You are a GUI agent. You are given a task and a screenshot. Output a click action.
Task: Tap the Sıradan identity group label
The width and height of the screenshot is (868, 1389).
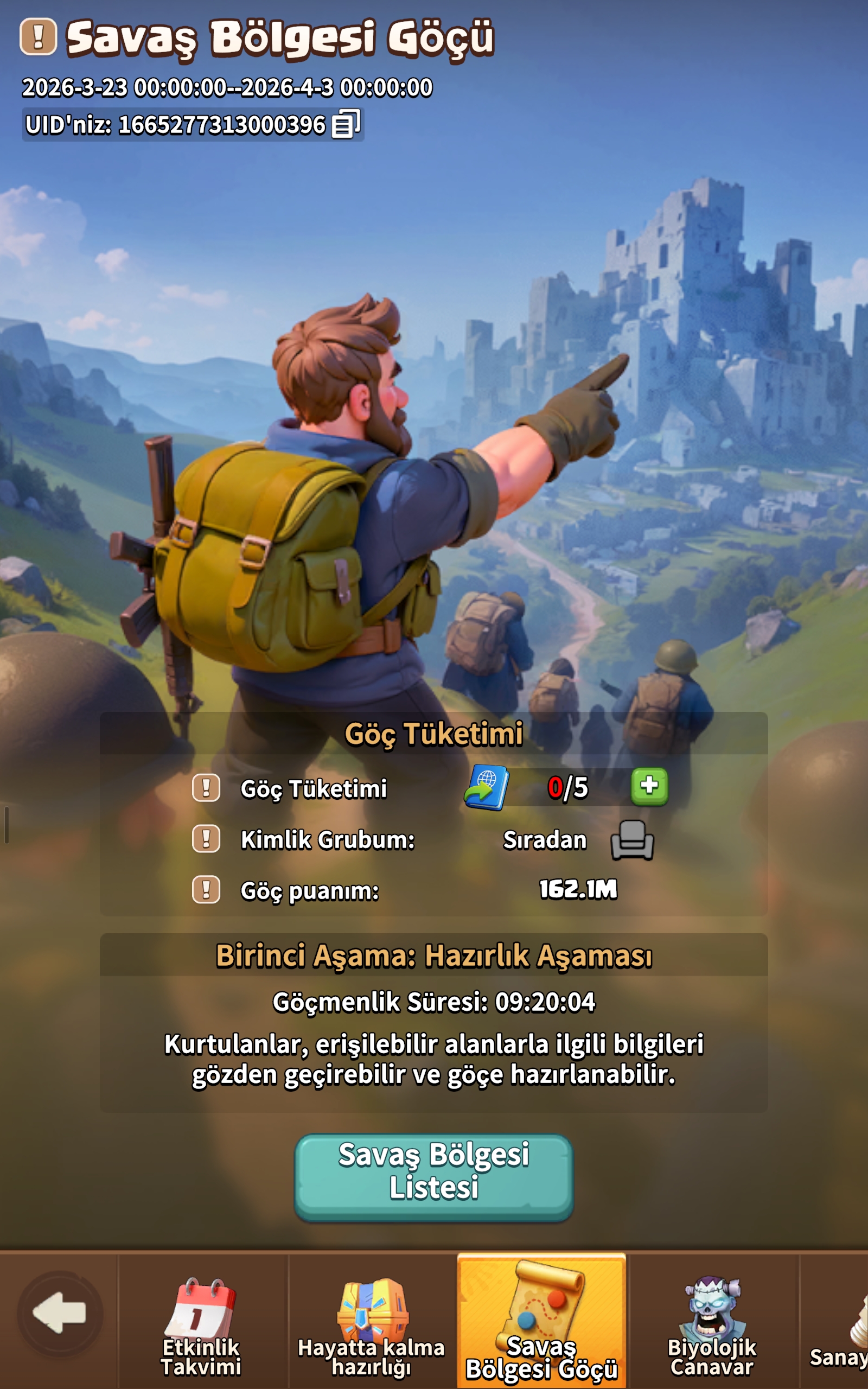coord(544,840)
